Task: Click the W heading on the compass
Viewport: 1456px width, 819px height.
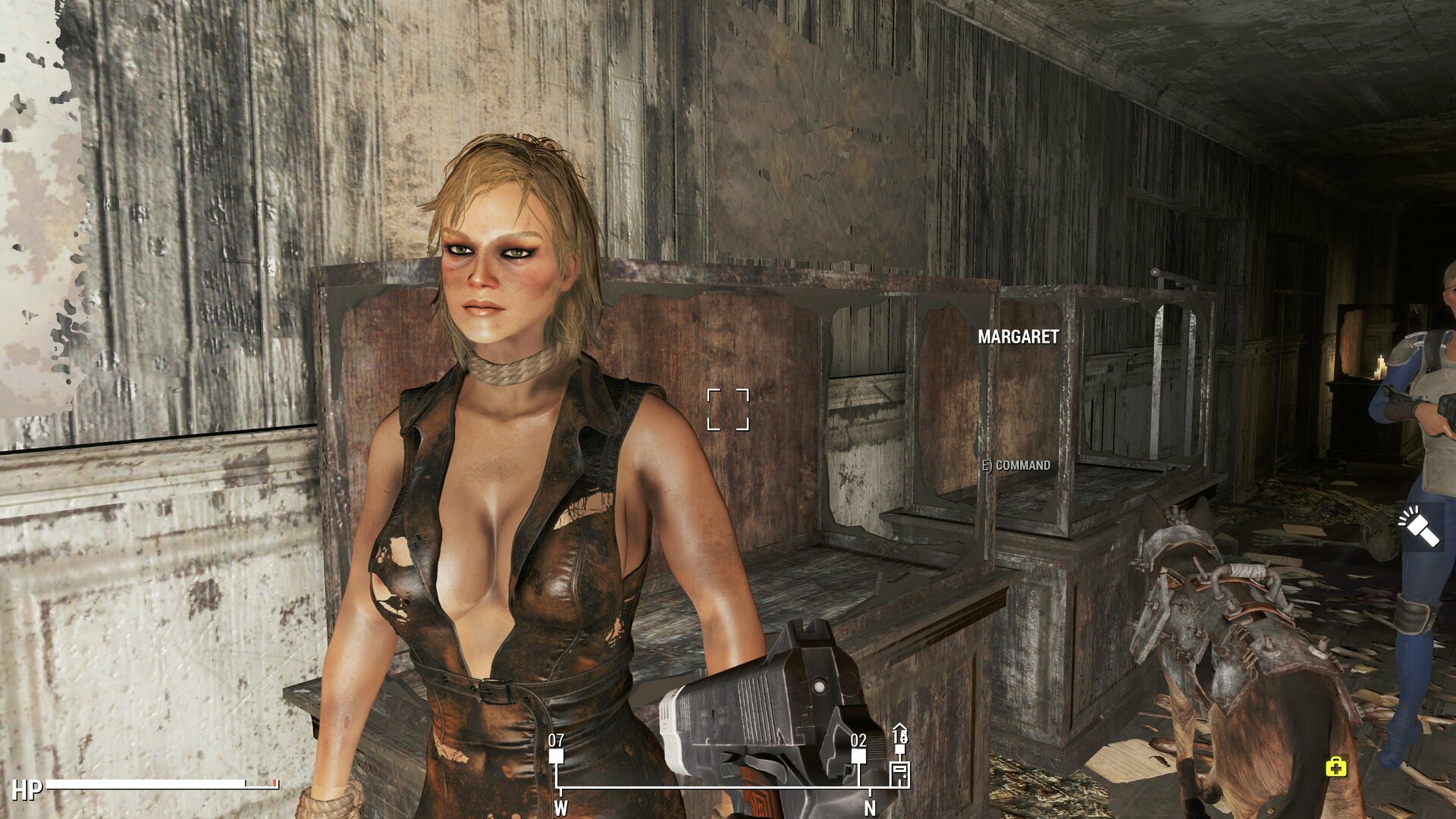Action: (x=560, y=808)
